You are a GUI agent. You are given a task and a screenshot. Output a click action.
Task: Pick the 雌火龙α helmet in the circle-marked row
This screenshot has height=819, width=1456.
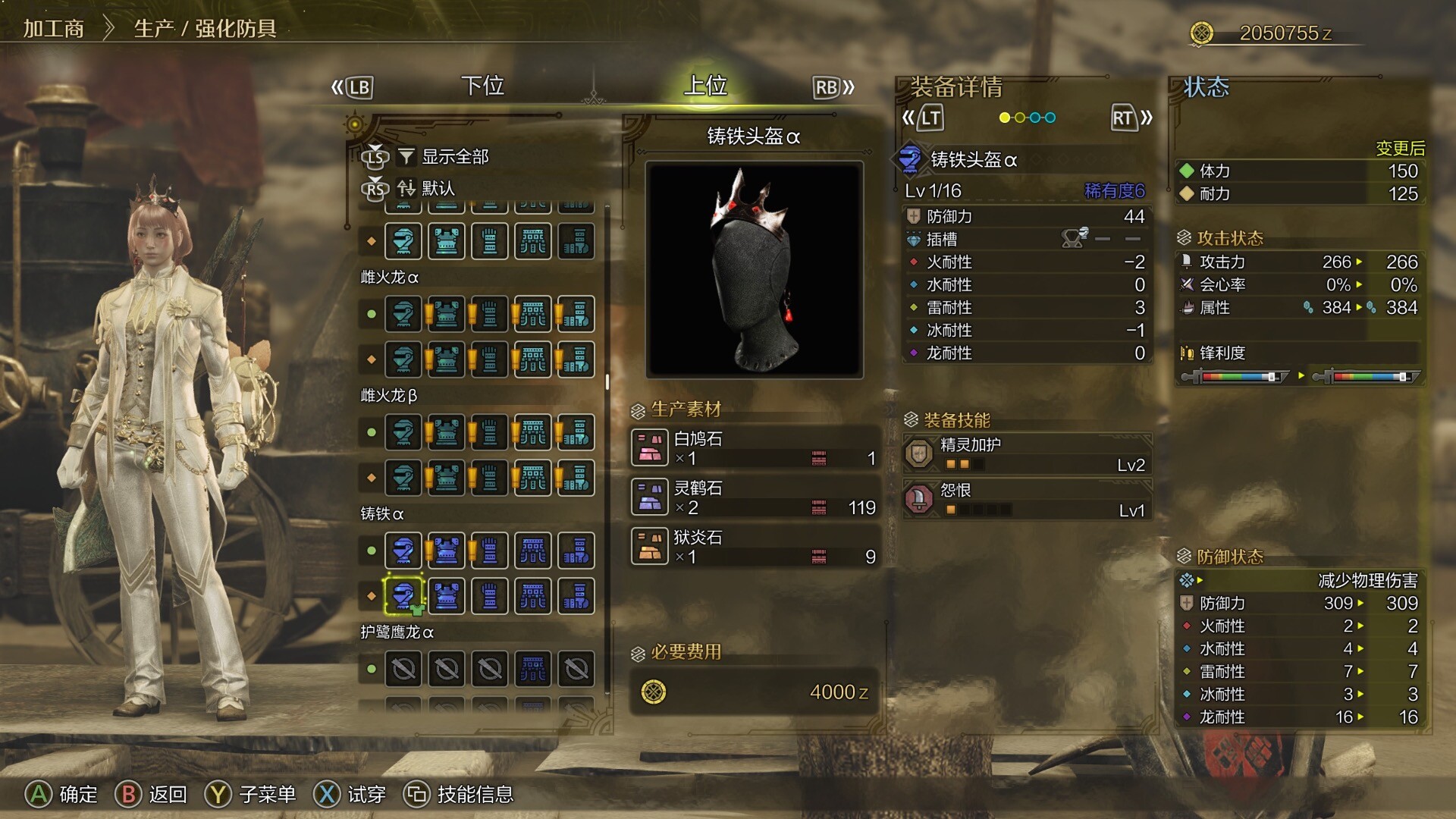(403, 314)
